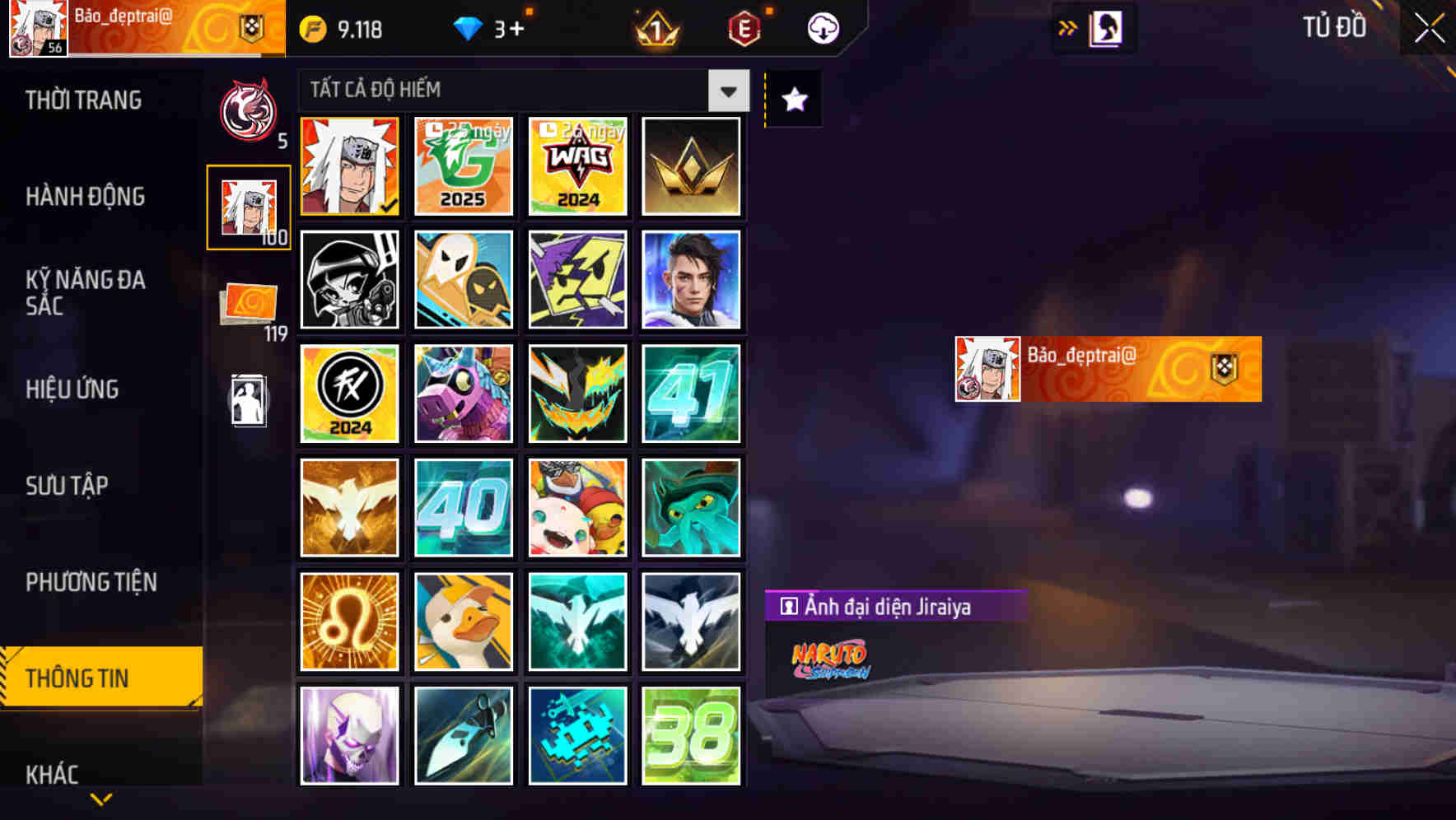1456x820 pixels.
Task: Select the WAG 2024 avatar thumbnail
Action: pyautogui.click(x=577, y=167)
